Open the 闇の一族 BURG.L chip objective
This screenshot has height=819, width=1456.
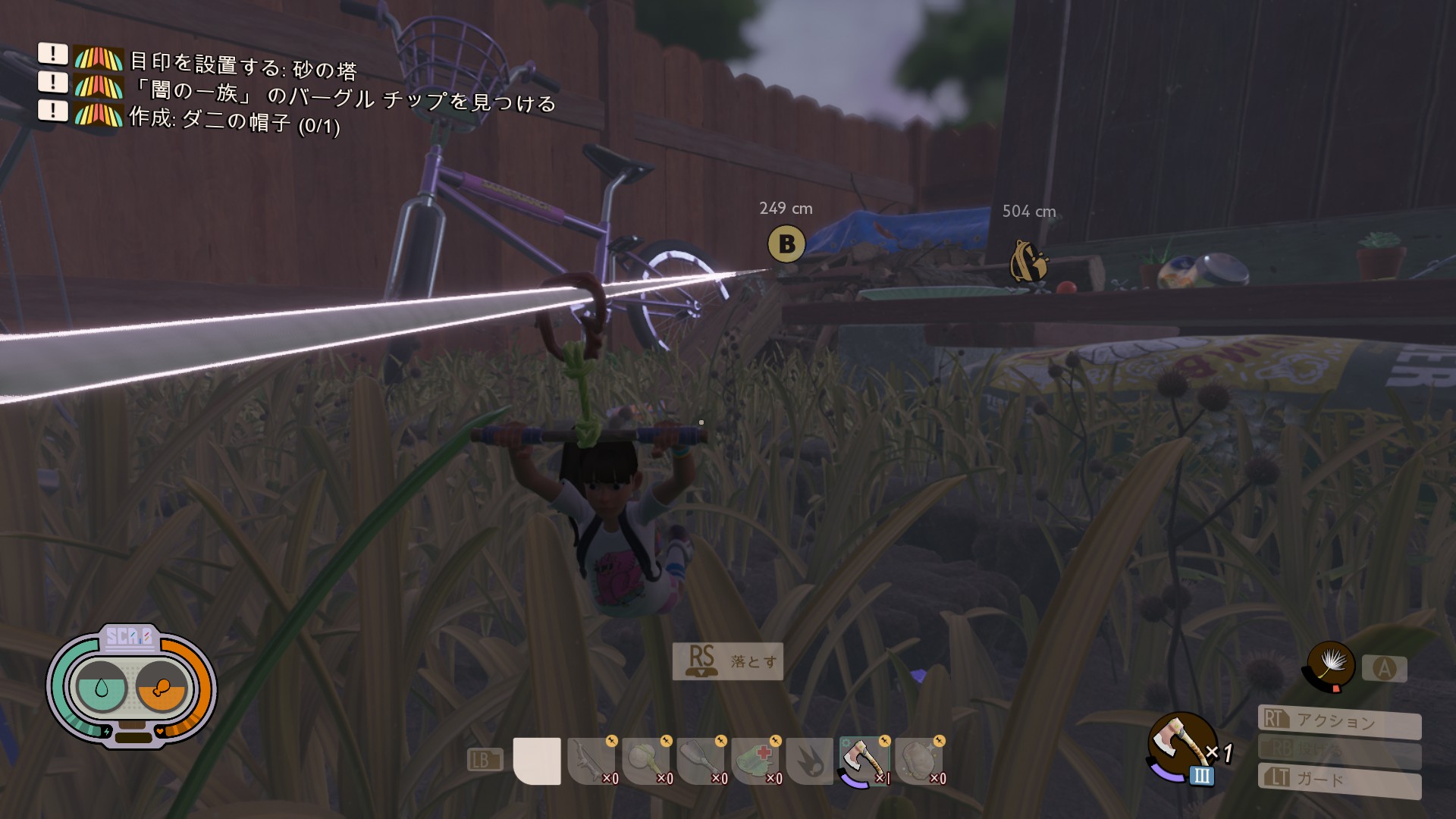pyautogui.click(x=343, y=96)
